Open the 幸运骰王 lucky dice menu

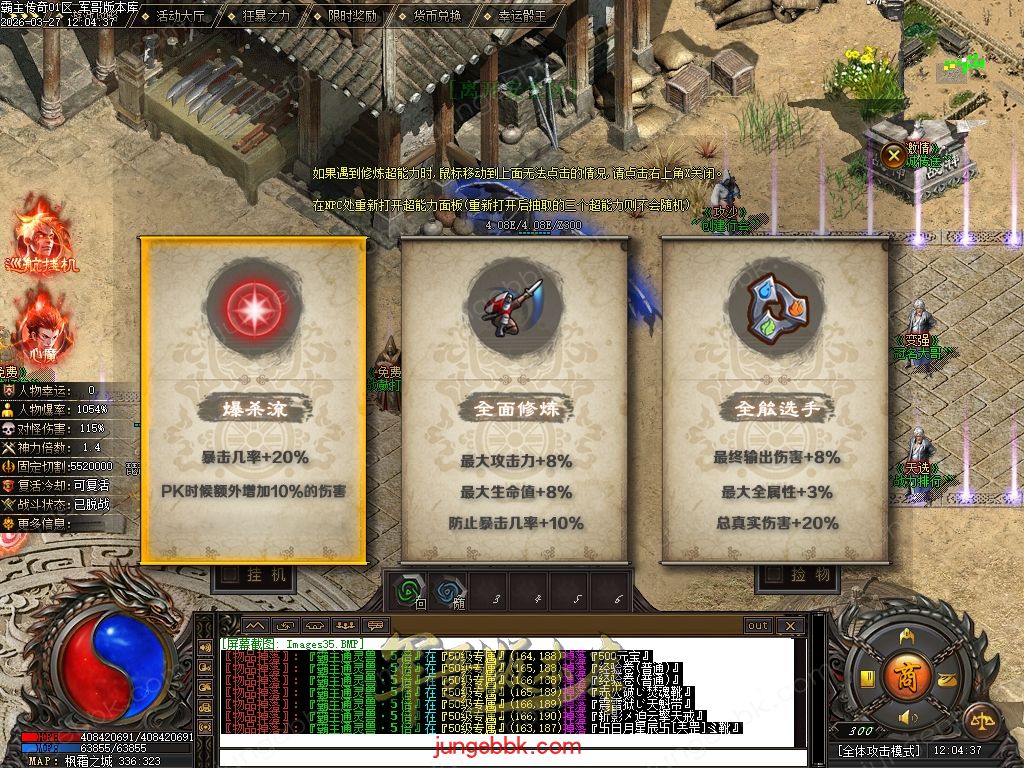click(523, 16)
